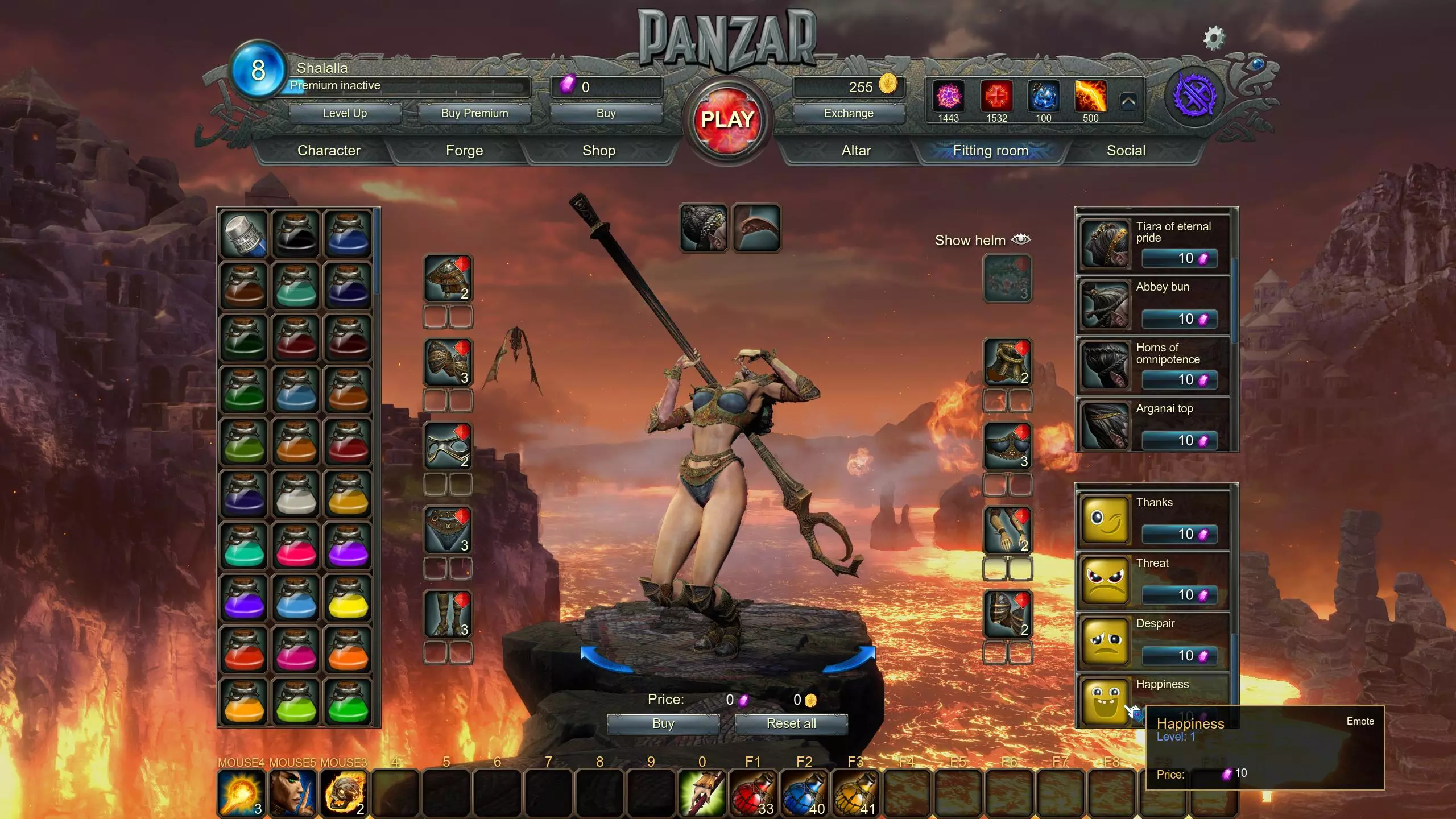Open settings with the gear icon
Image resolution: width=1456 pixels, height=819 pixels.
coord(1214,38)
